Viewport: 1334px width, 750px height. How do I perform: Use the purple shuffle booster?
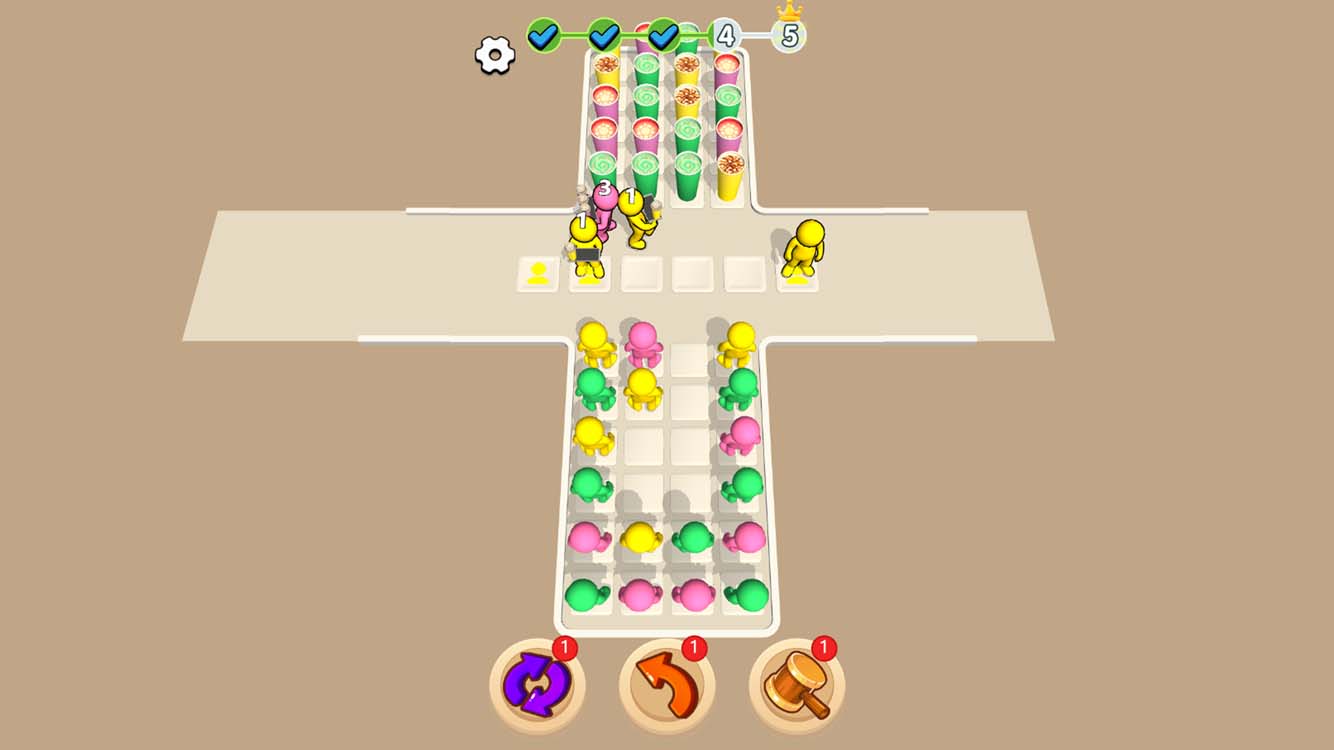538,682
